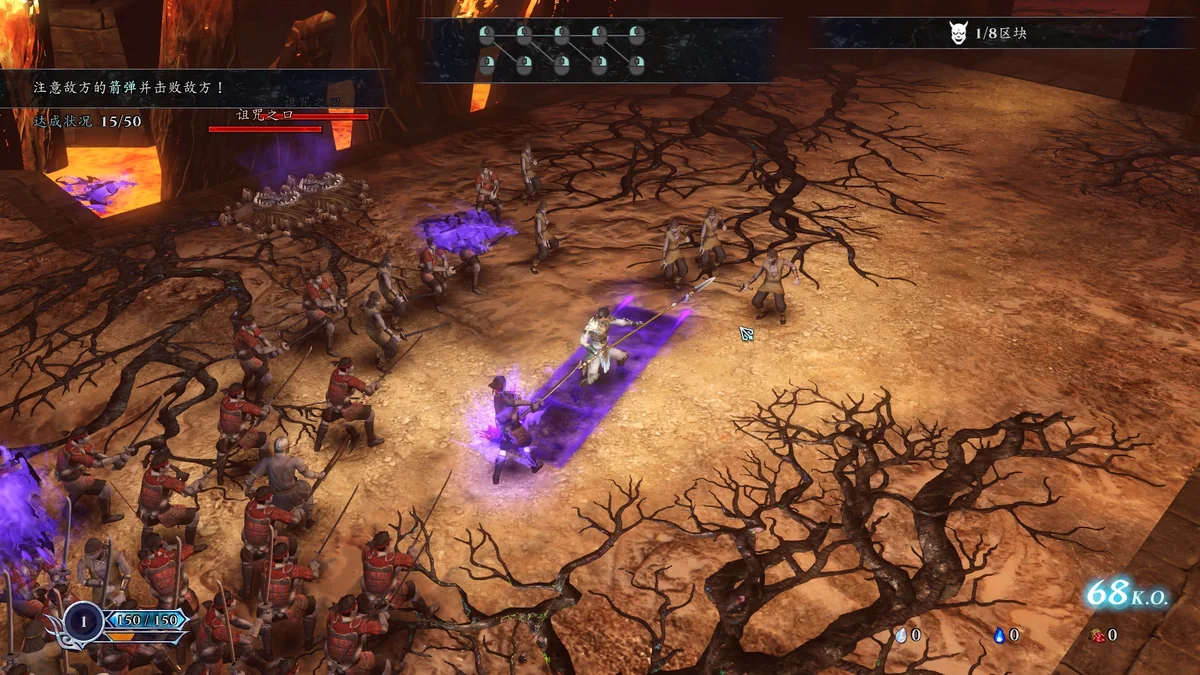Select the blue flame item icon
Screen dimensions: 1200x675
pyautogui.click(x=998, y=635)
